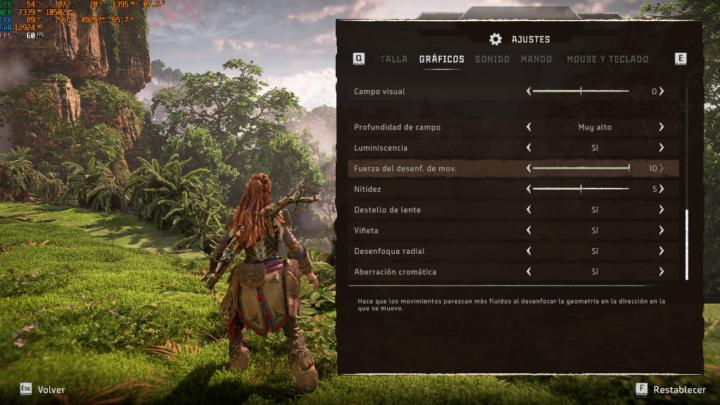
Task: Increase Nitidez using its right arrow
Action: (x=661, y=188)
